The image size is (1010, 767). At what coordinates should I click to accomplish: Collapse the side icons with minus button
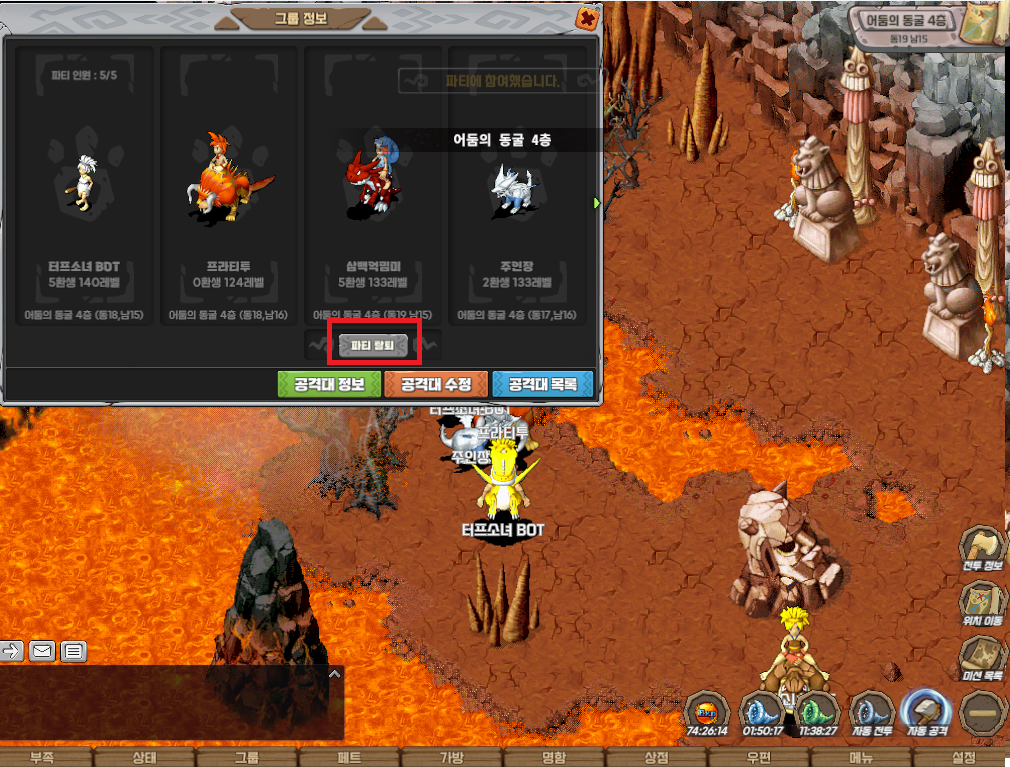pos(981,714)
